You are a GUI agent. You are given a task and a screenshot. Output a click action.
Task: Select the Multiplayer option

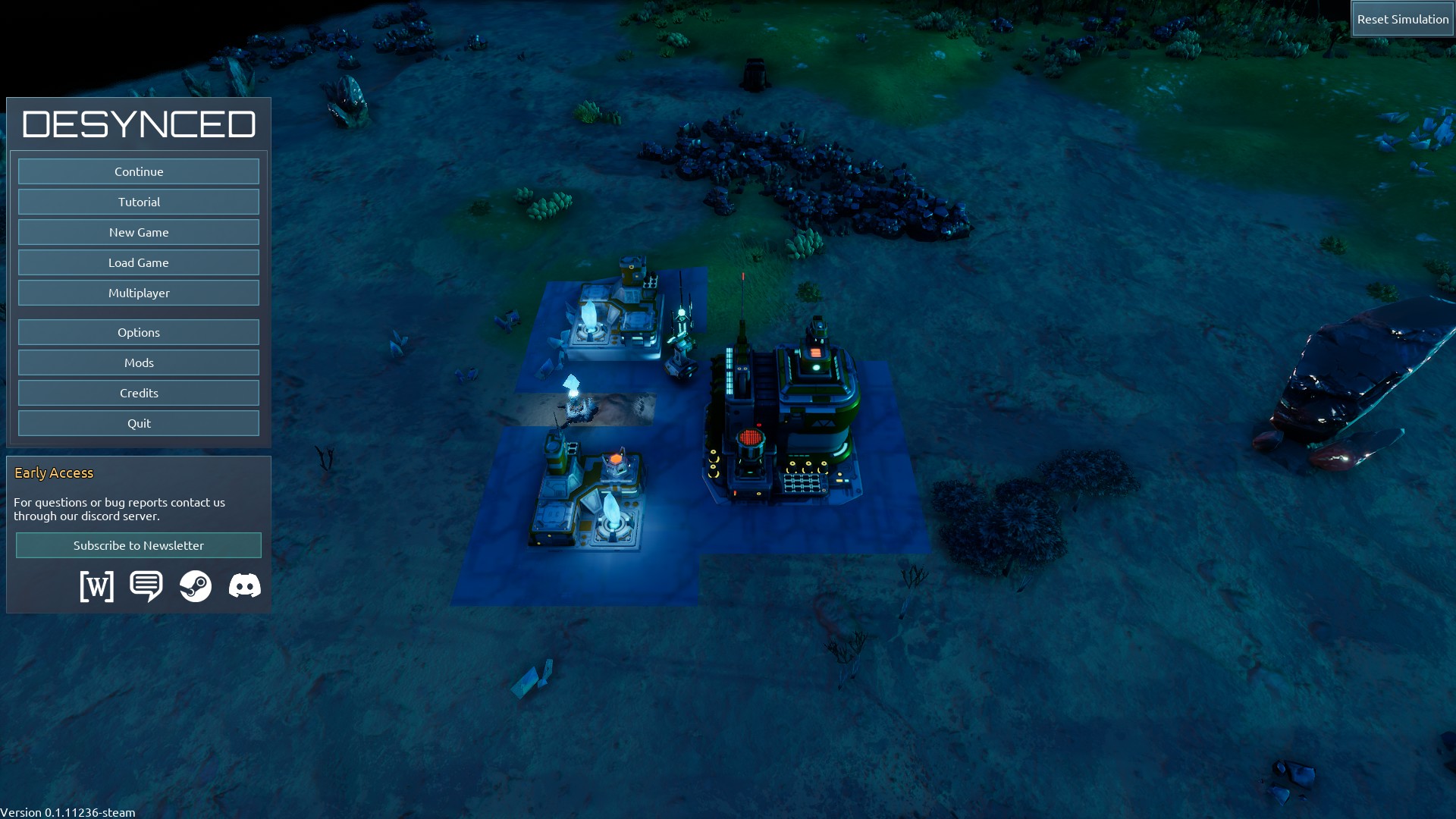tap(139, 293)
